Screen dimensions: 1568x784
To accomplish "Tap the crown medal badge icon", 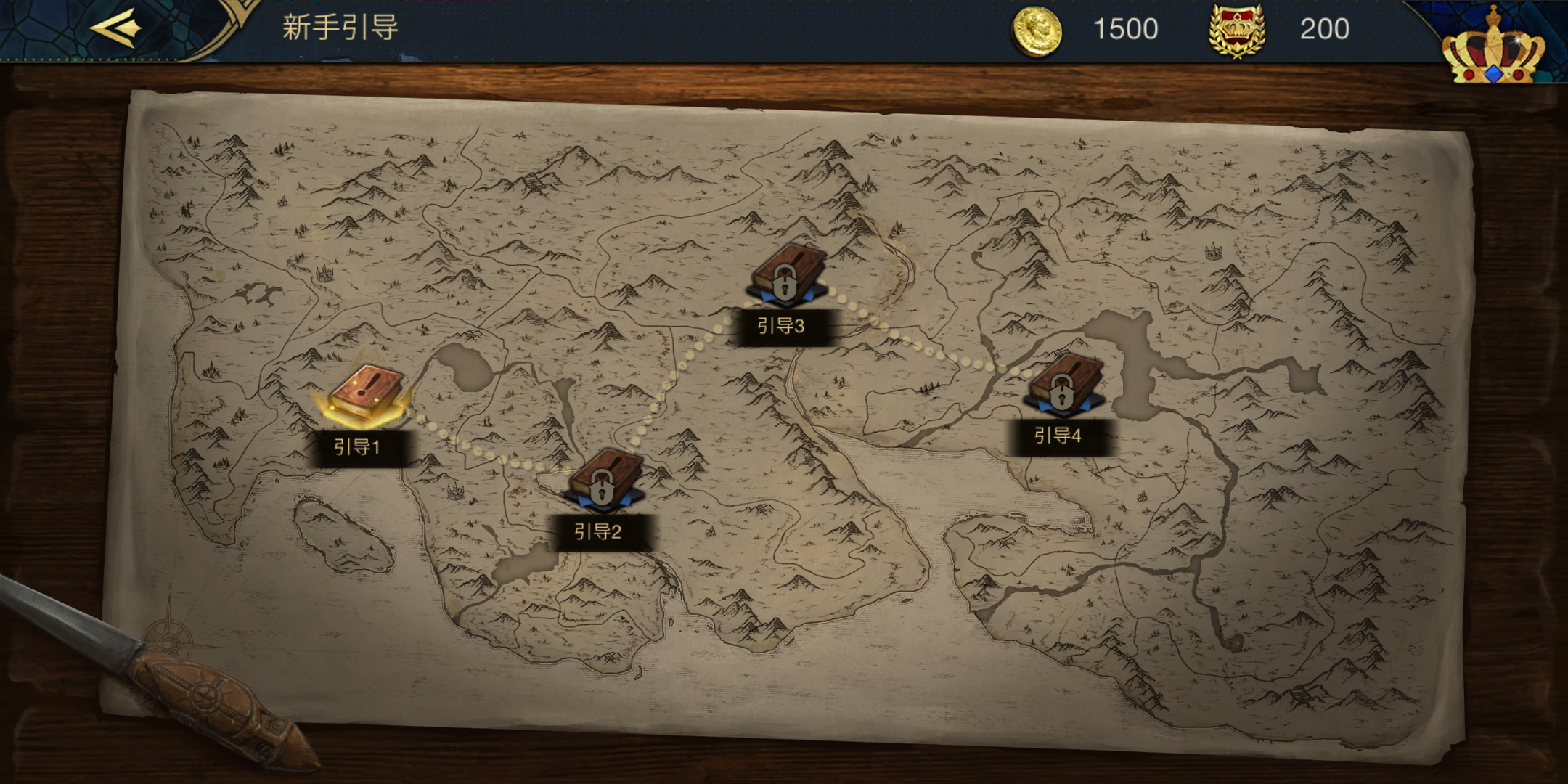I will pos(1237,30).
